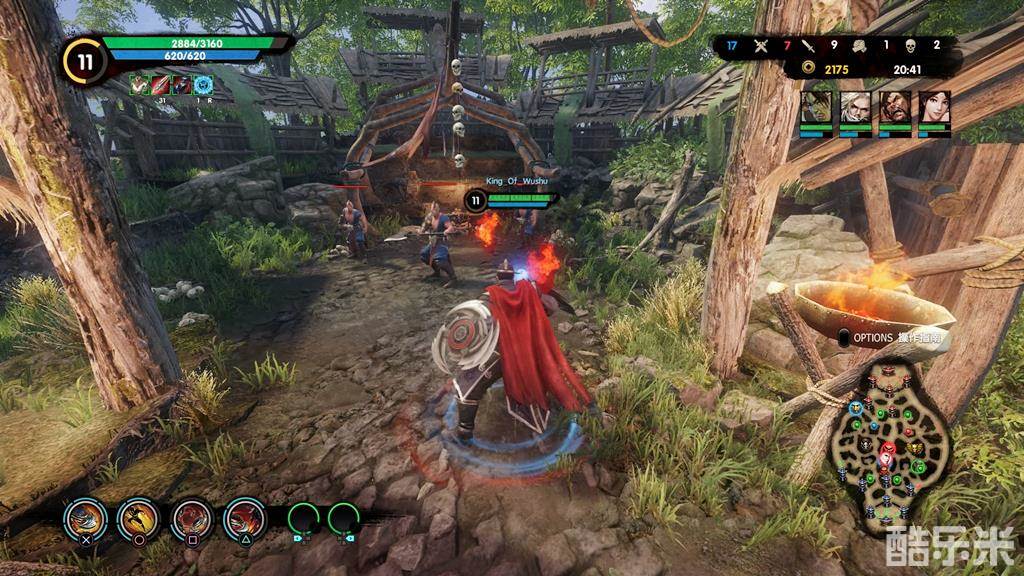Pick the bearded warrior teammate portrait
This screenshot has width=1024, height=576.
pos(895,107)
